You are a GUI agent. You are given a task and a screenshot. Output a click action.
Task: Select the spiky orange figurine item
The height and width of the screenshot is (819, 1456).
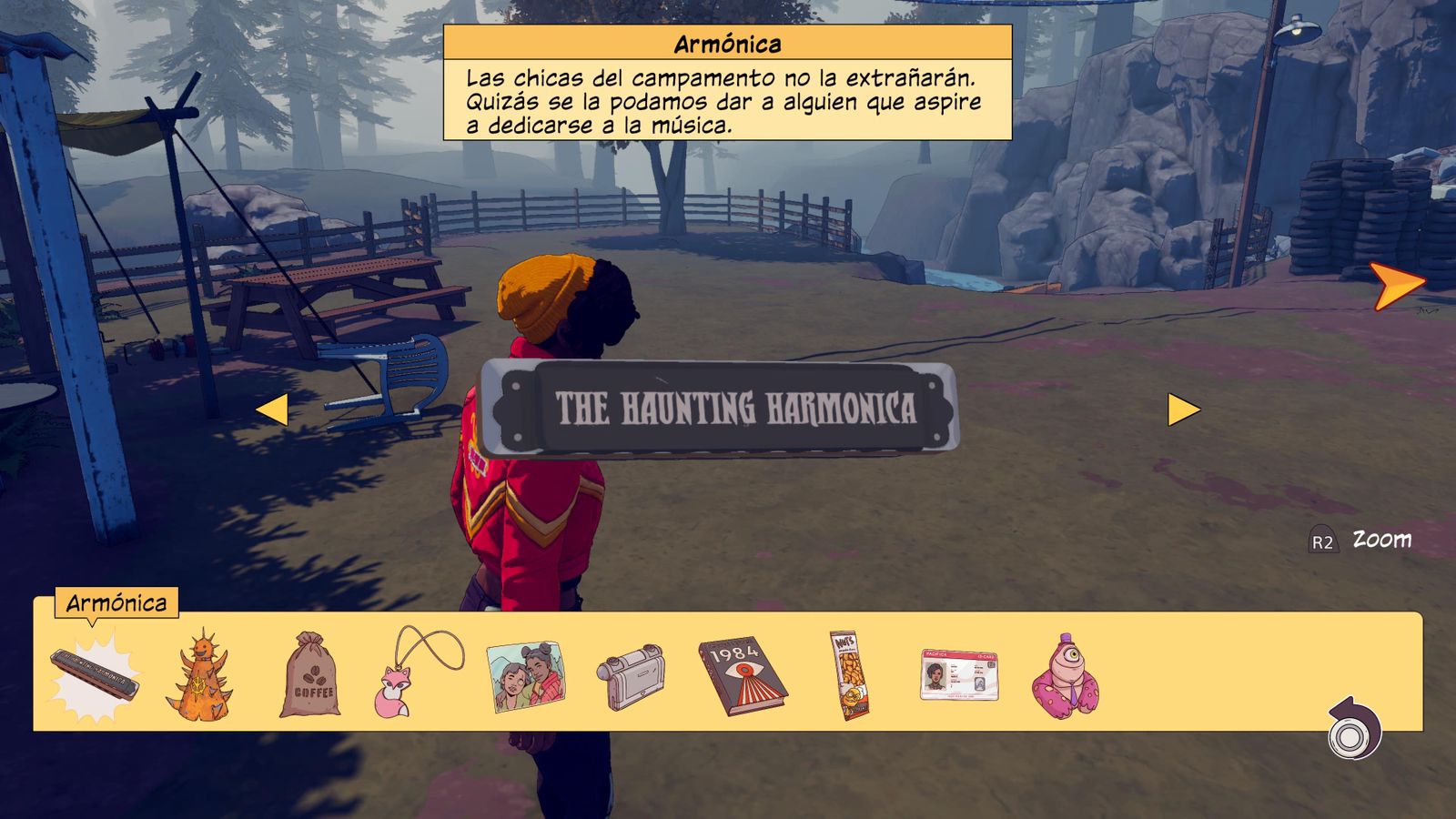(x=200, y=677)
